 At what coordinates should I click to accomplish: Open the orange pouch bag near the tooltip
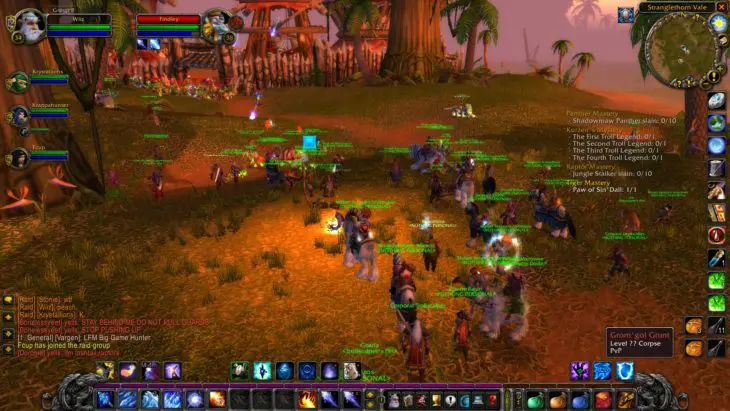coord(693,325)
